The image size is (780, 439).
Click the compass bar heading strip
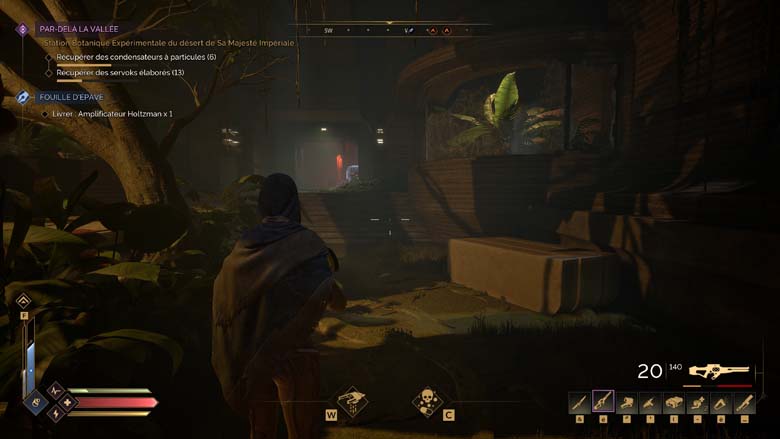pos(390,30)
